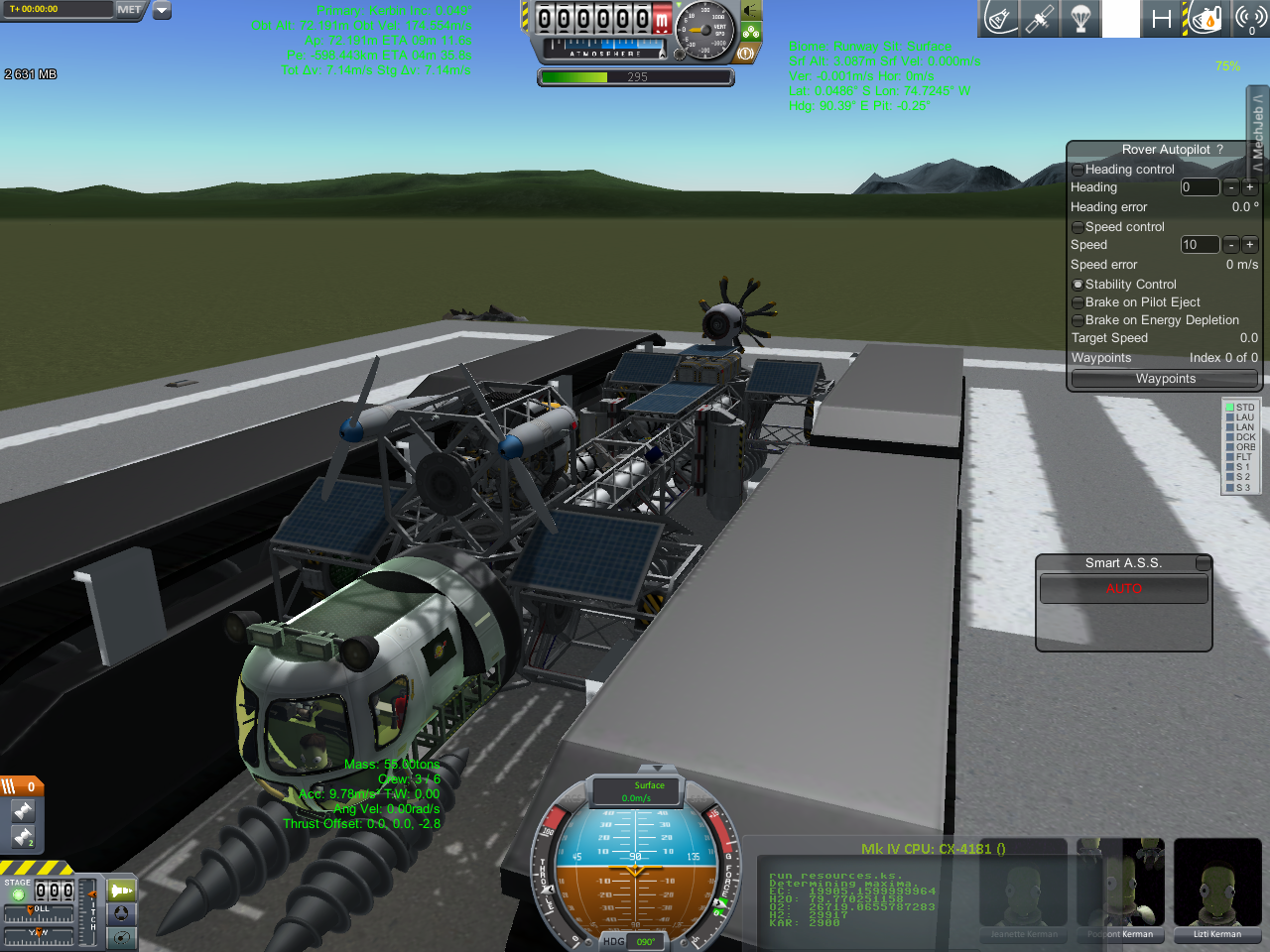Open the parachute toolbar icon

point(1080,19)
